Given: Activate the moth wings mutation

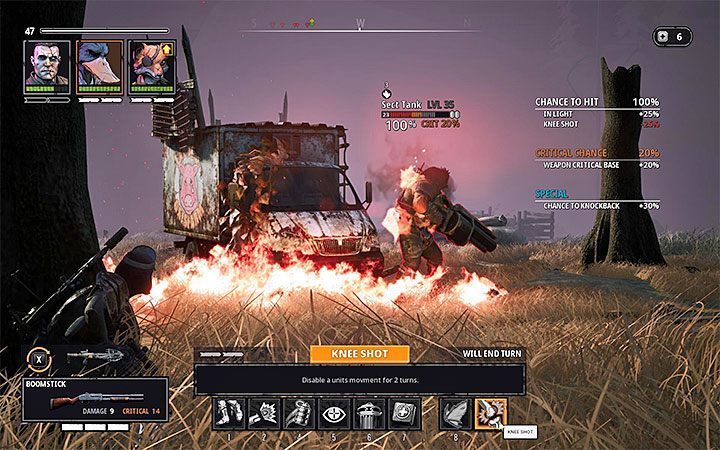Looking at the screenshot, I should pyautogui.click(x=455, y=413).
